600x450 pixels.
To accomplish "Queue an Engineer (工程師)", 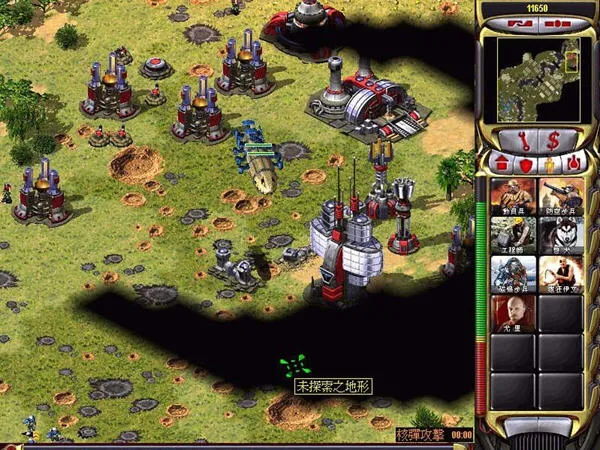I will pyautogui.click(x=513, y=236).
